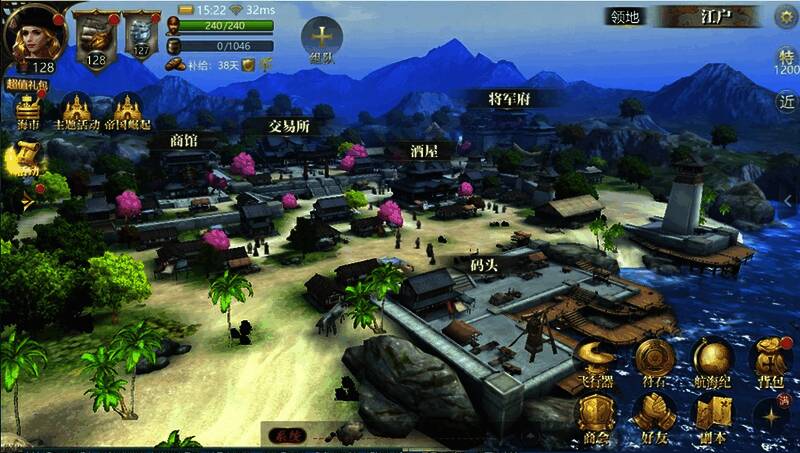Screen dimensions: 800x453
Task: Open the 海市 market icon
Action: click(x=27, y=111)
